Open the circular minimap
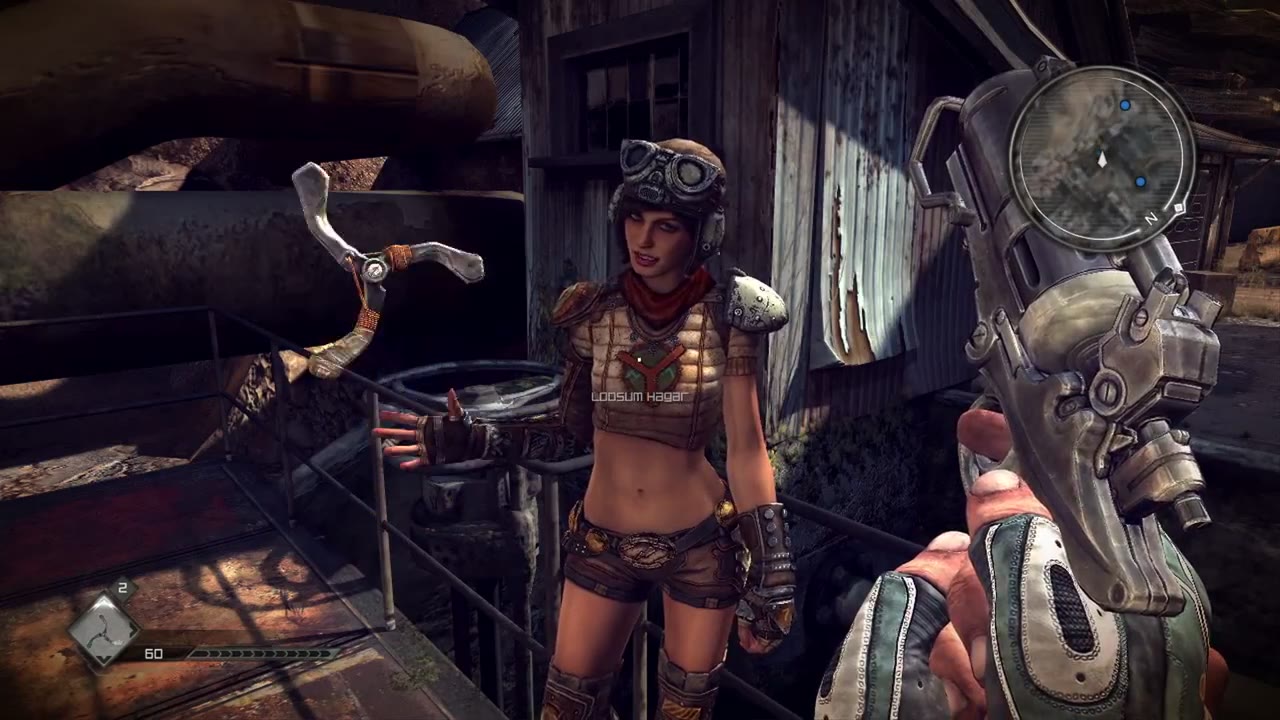Image resolution: width=1280 pixels, height=720 pixels. click(1102, 159)
